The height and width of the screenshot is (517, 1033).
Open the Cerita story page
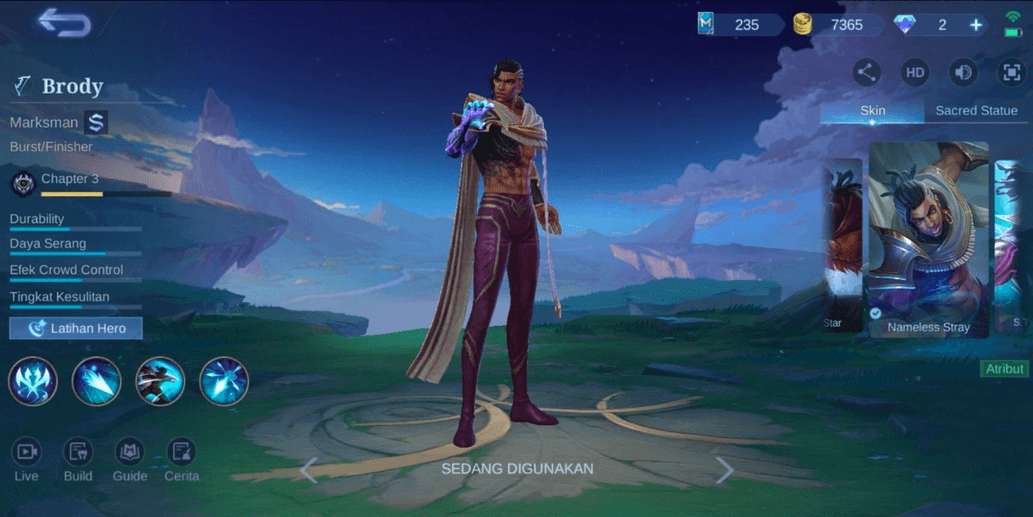[181, 461]
